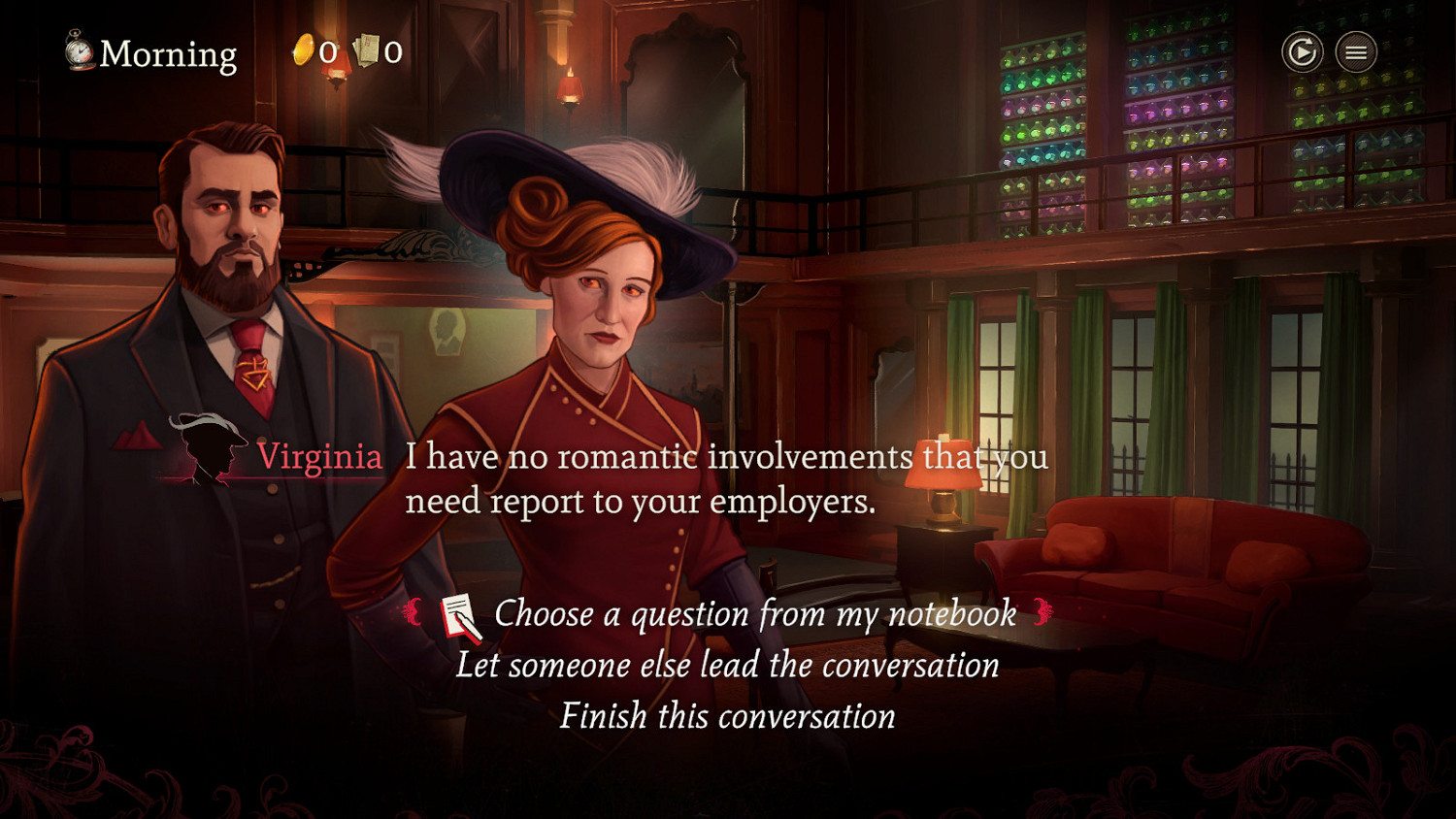This screenshot has height=819, width=1456.
Task: Let someone else lead the conversation
Action: 727,666
